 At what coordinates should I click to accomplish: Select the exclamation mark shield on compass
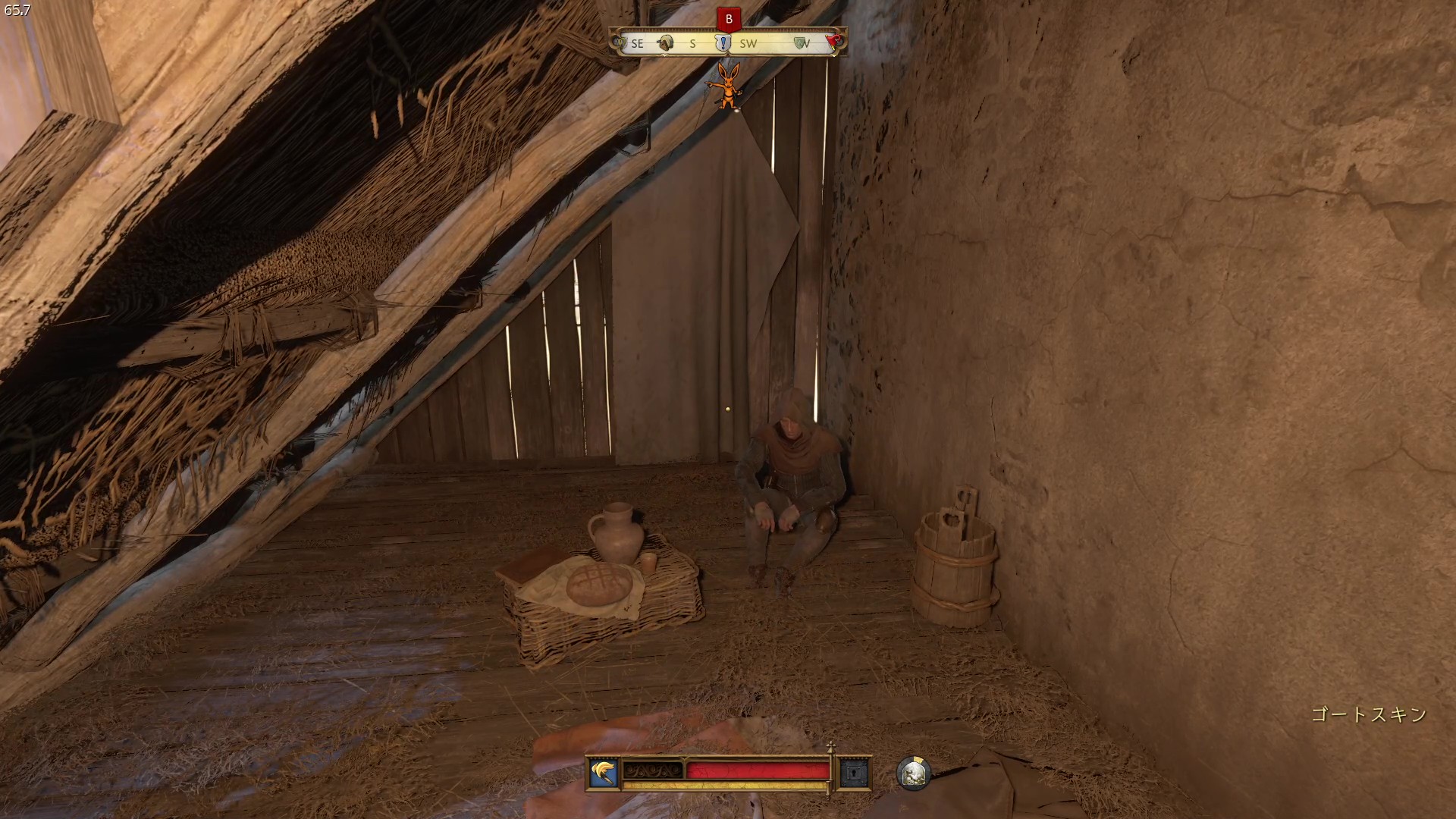723,43
